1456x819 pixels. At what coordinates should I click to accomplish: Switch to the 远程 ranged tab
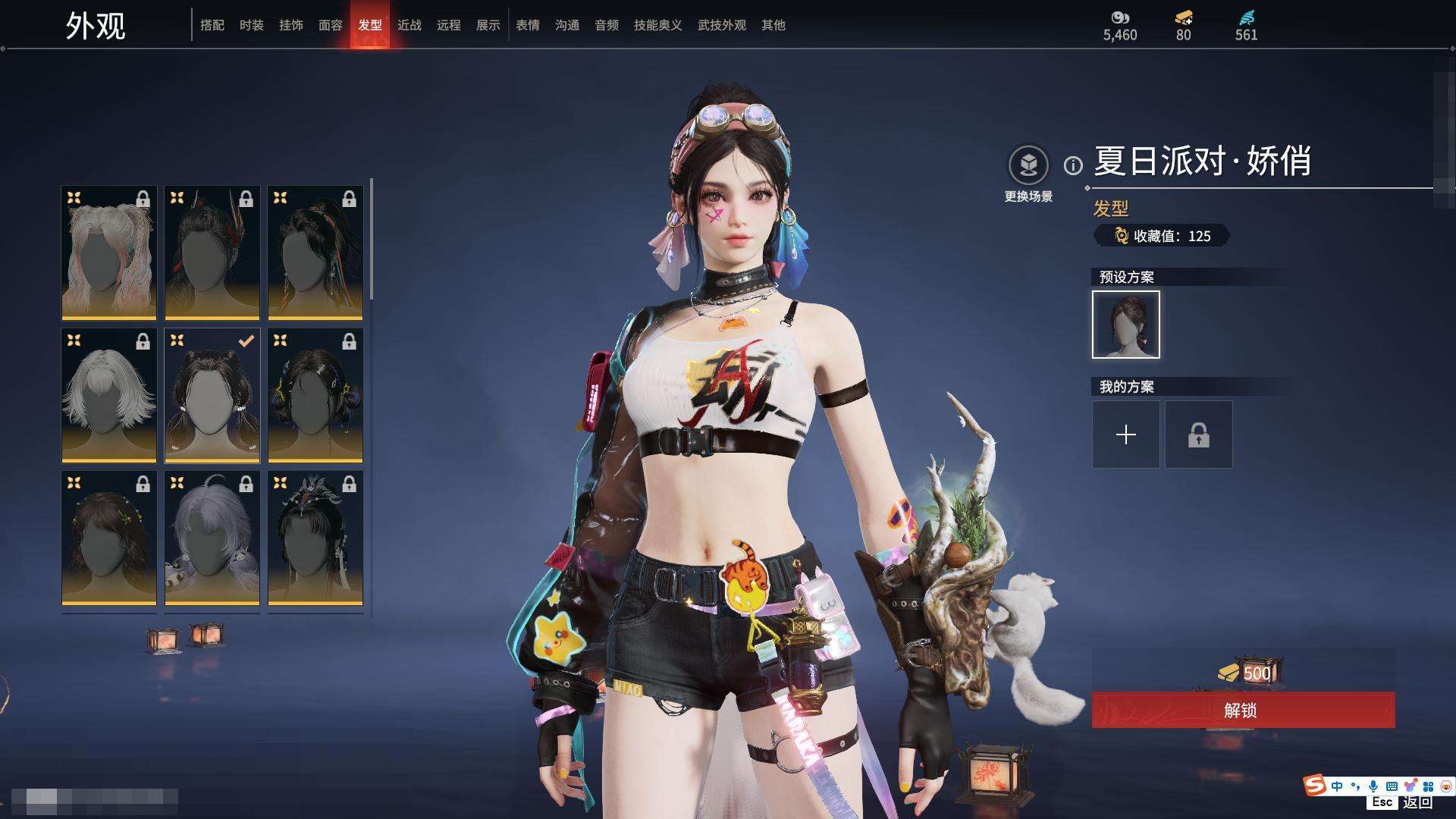(x=448, y=25)
